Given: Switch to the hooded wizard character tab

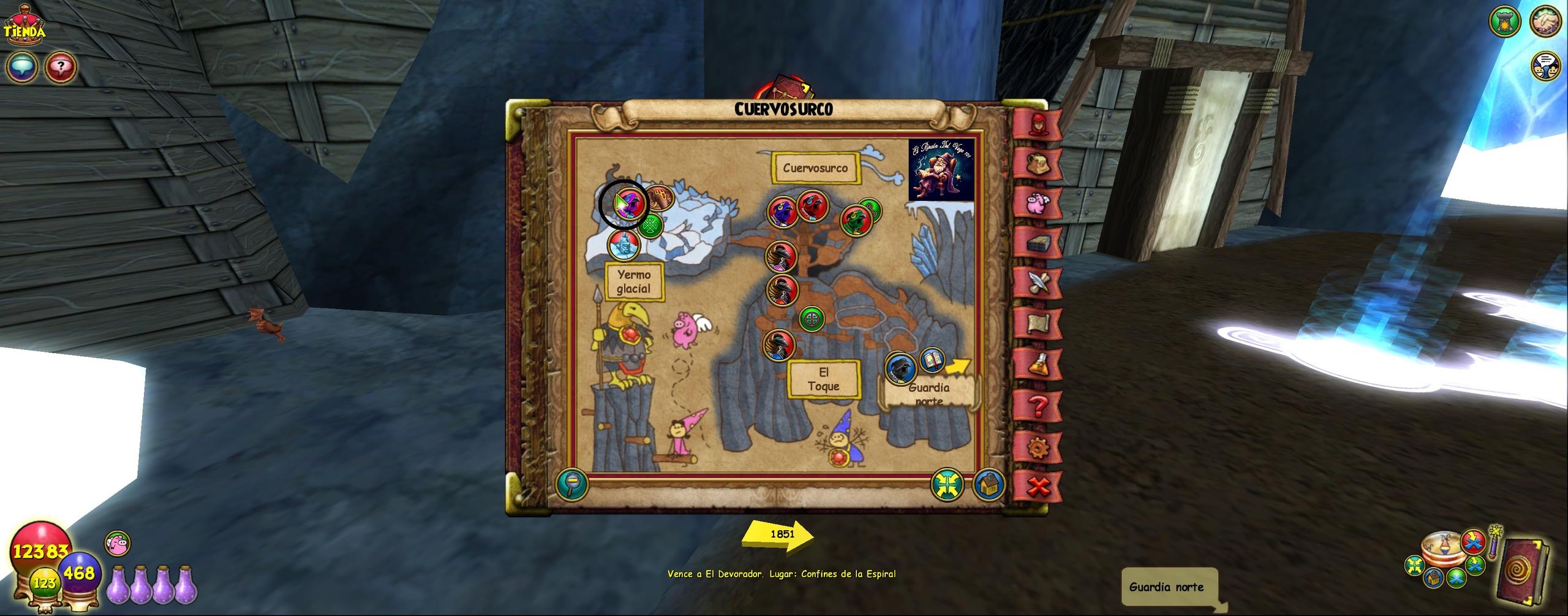Looking at the screenshot, I should point(1038,125).
